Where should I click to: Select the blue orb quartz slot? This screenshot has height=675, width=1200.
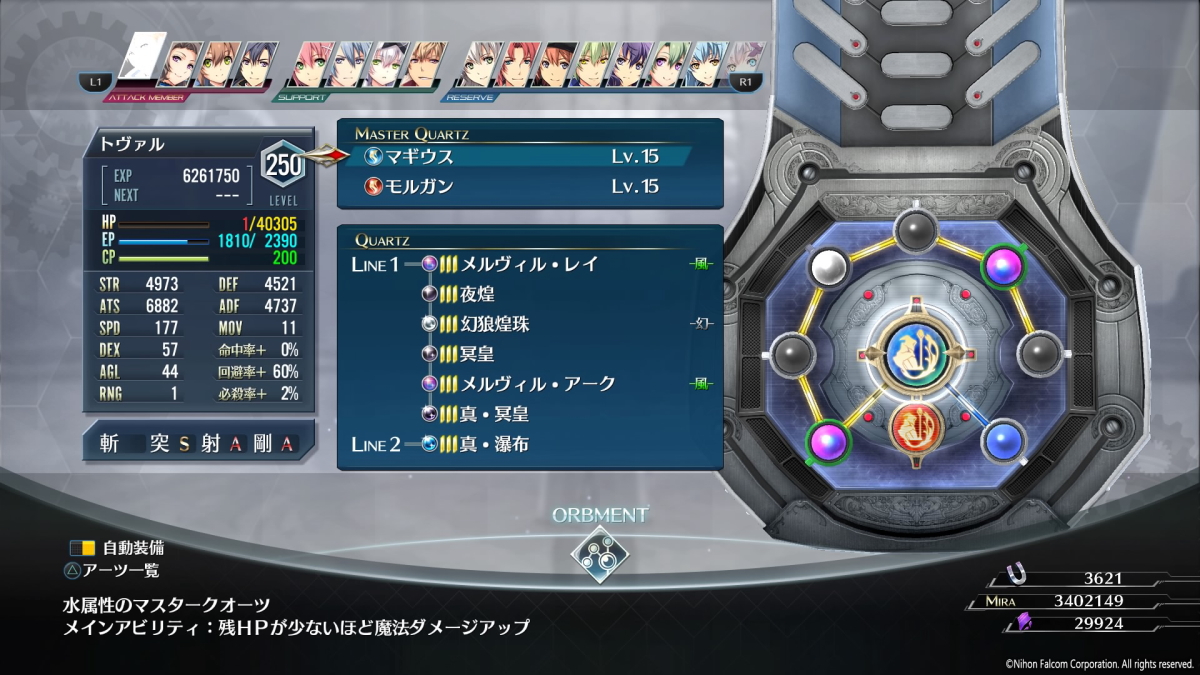click(x=1008, y=441)
